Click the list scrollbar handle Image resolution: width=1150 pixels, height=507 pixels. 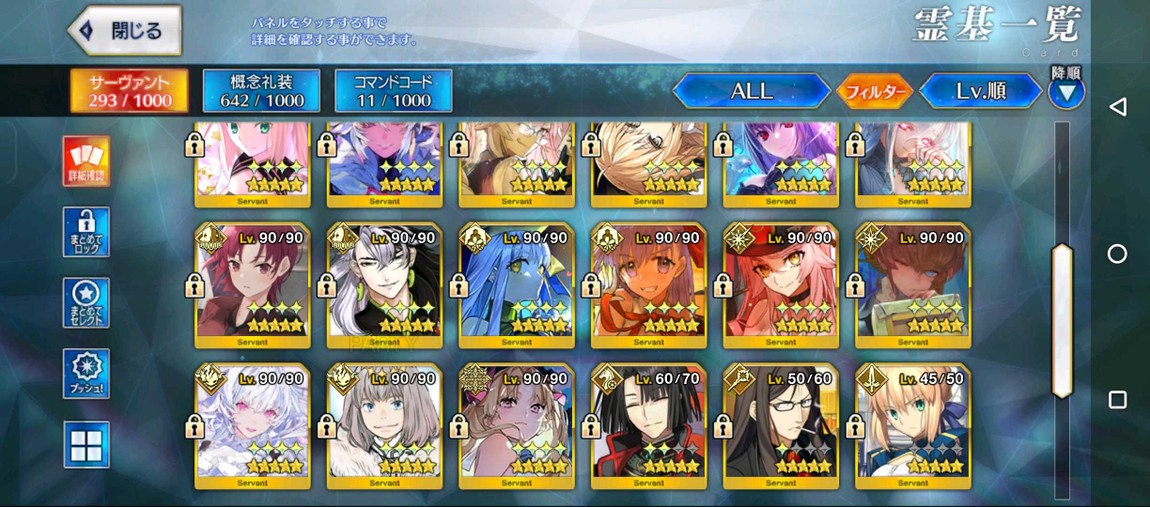tap(1062, 320)
